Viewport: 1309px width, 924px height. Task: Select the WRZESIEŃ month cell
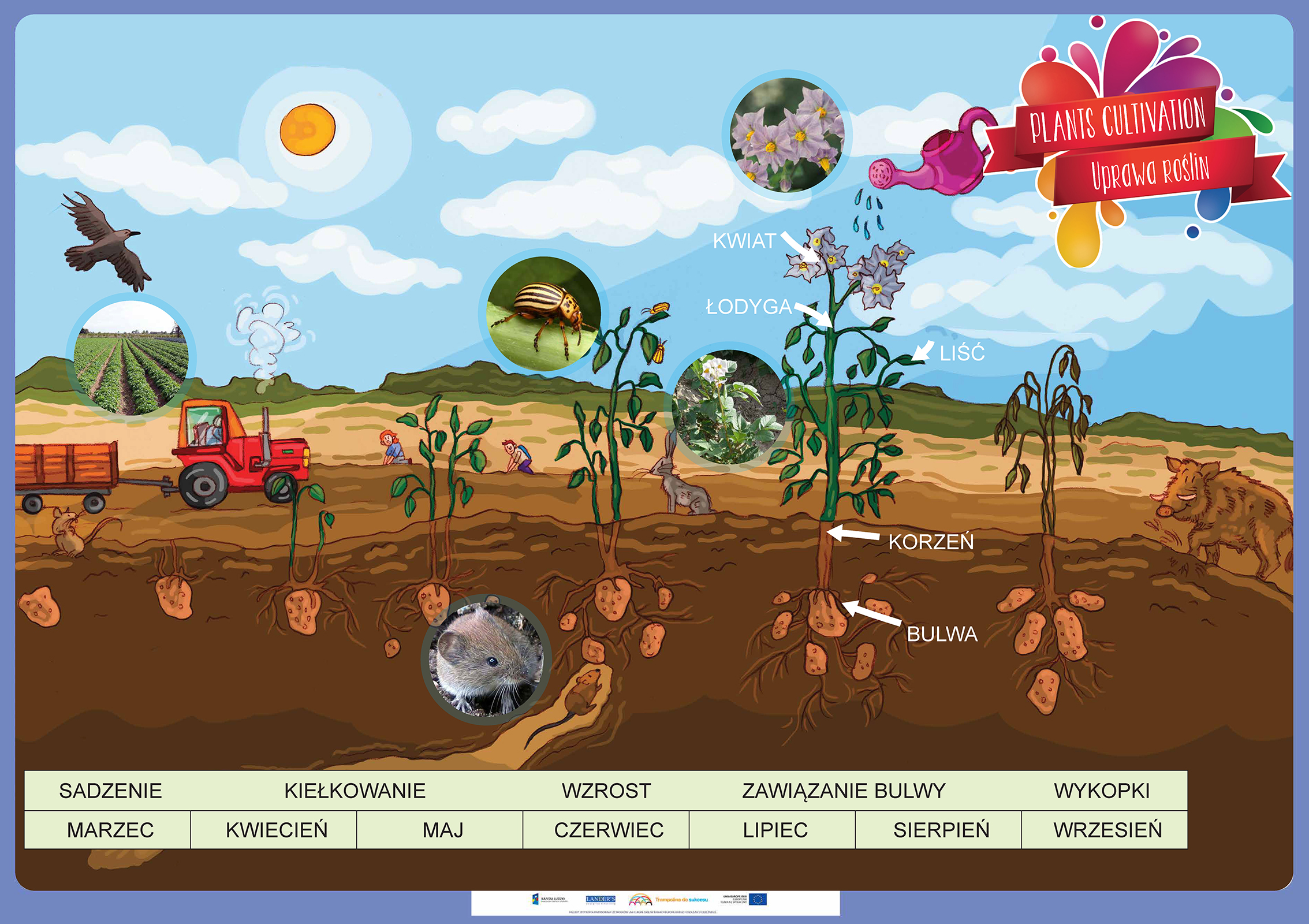(1107, 830)
